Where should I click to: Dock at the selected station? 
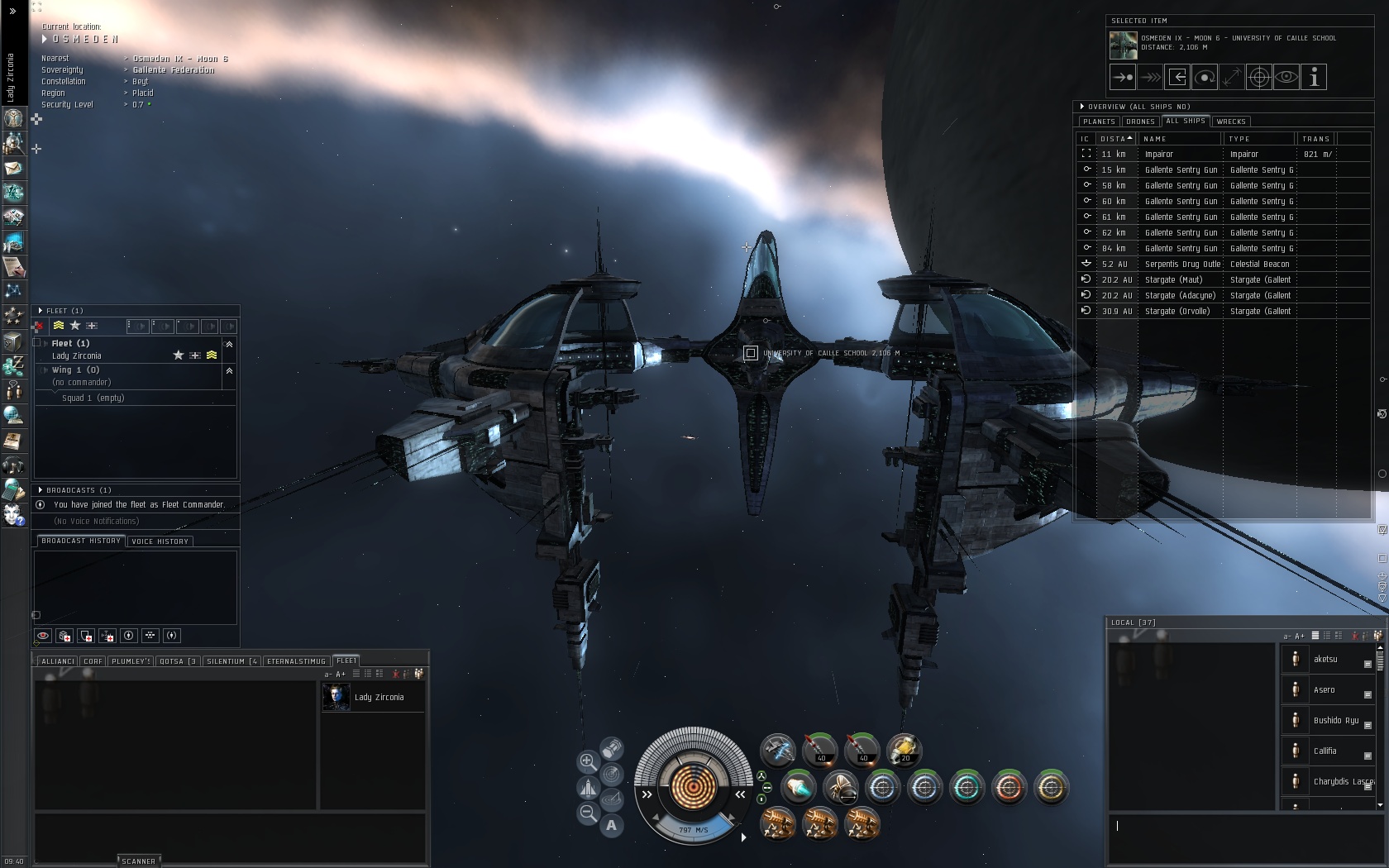click(x=1177, y=78)
